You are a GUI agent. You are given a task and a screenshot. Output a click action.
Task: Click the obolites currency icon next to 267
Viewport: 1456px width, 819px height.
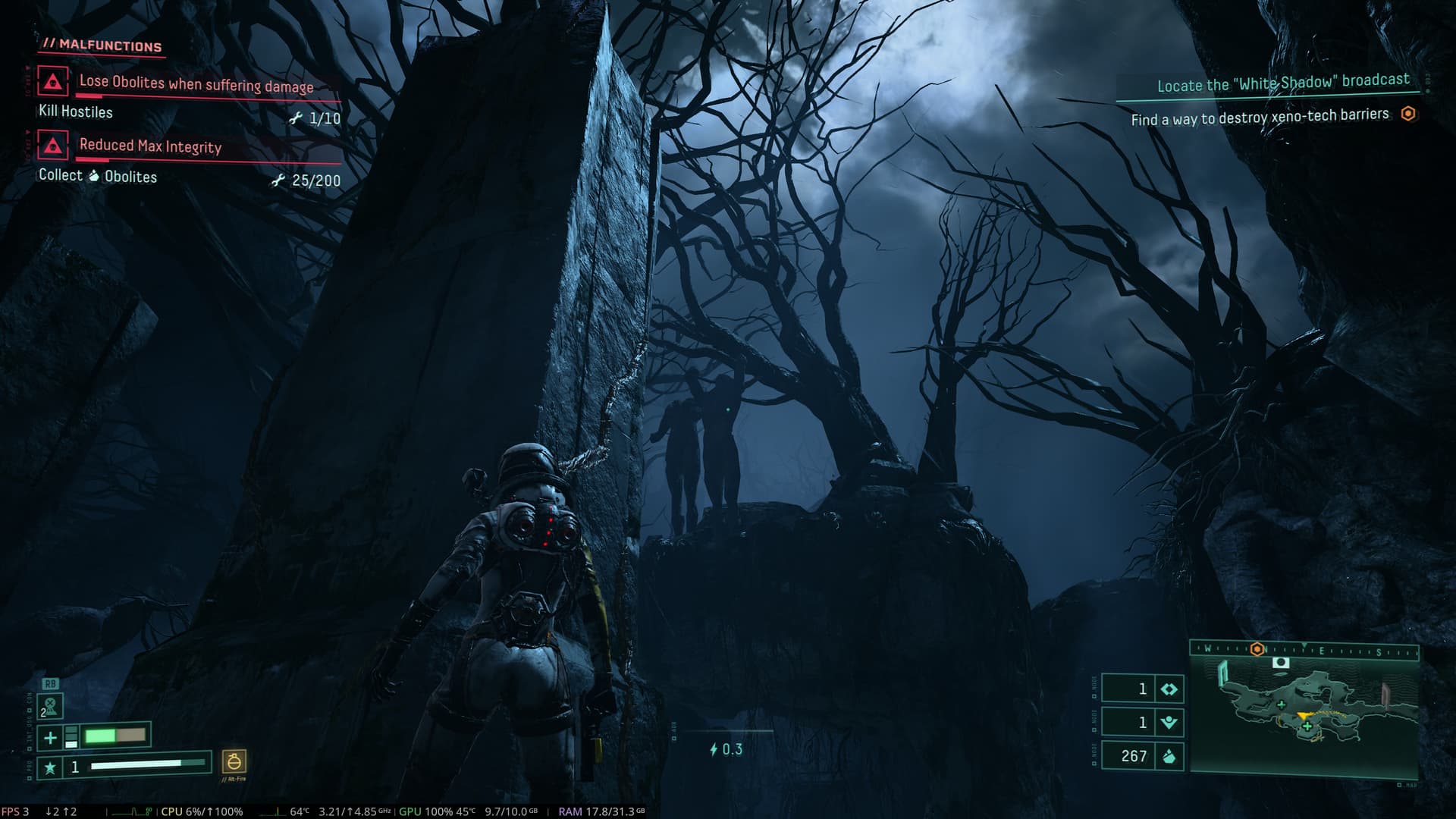(x=1169, y=756)
